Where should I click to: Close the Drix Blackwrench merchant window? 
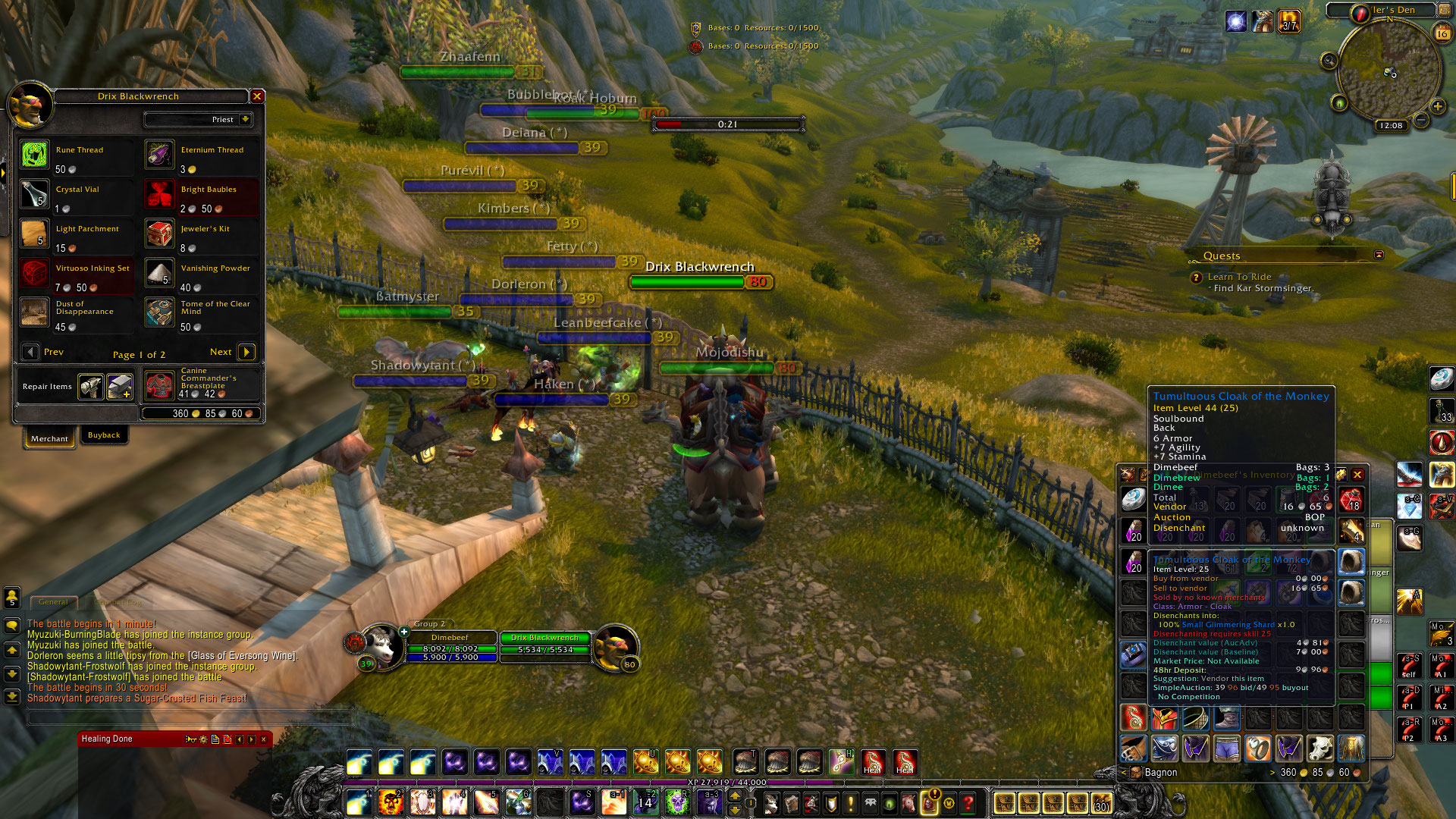click(x=257, y=96)
